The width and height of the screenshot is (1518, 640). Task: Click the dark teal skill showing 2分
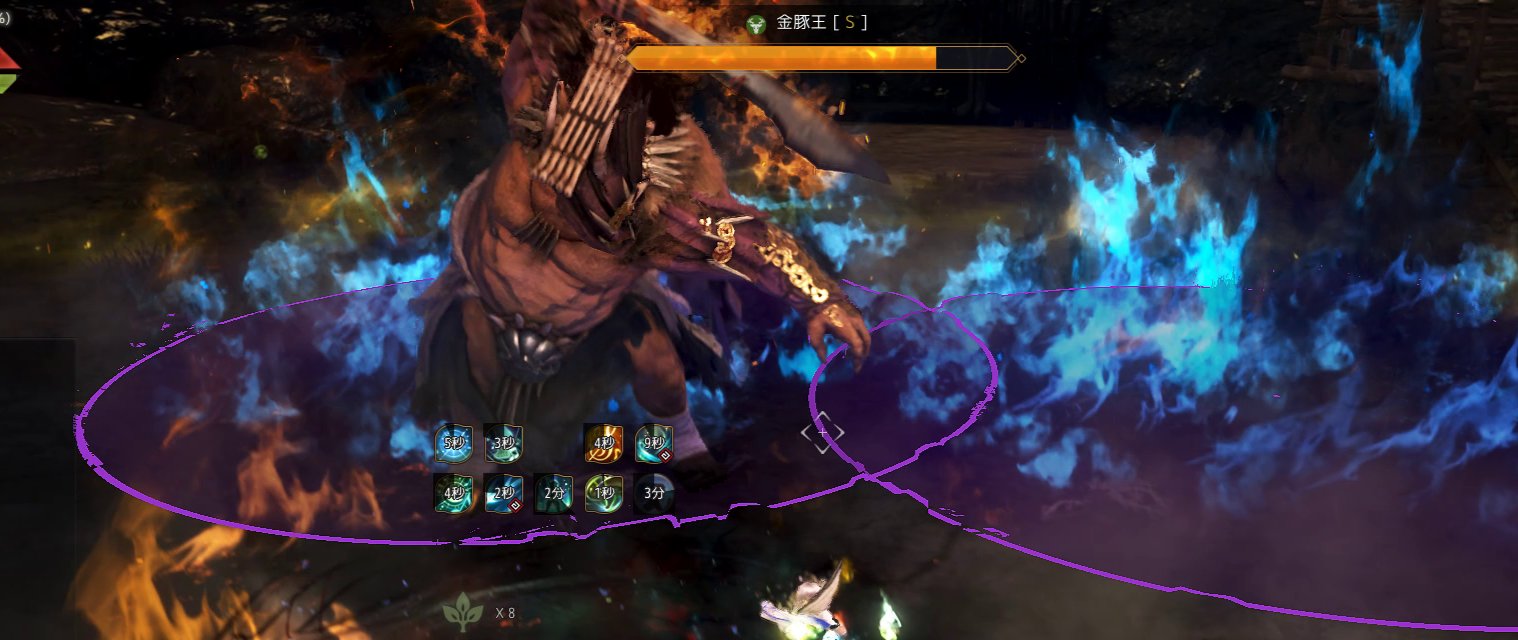click(553, 493)
